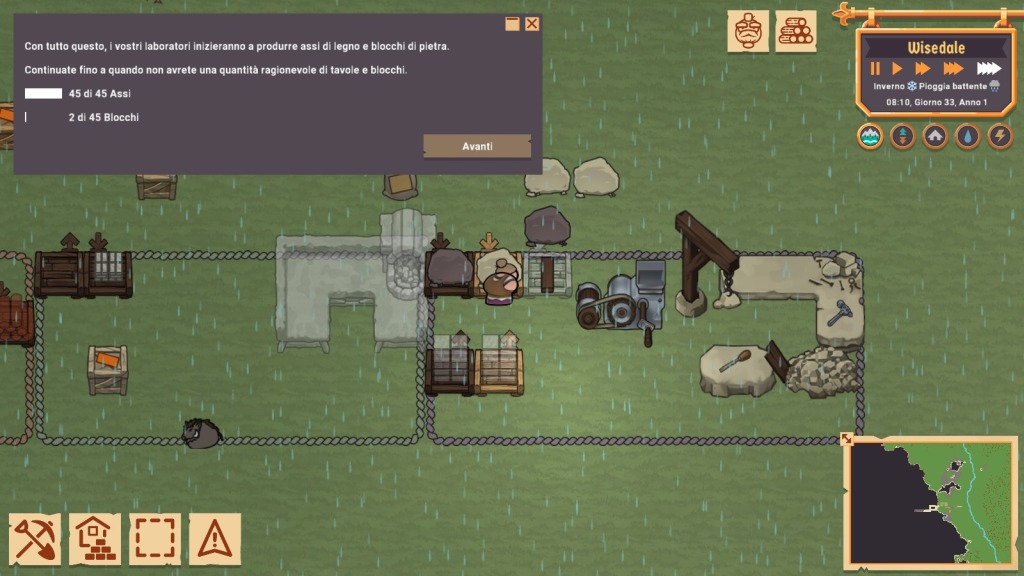
Task: Select the dashed square zone tool
Action: (x=155, y=539)
